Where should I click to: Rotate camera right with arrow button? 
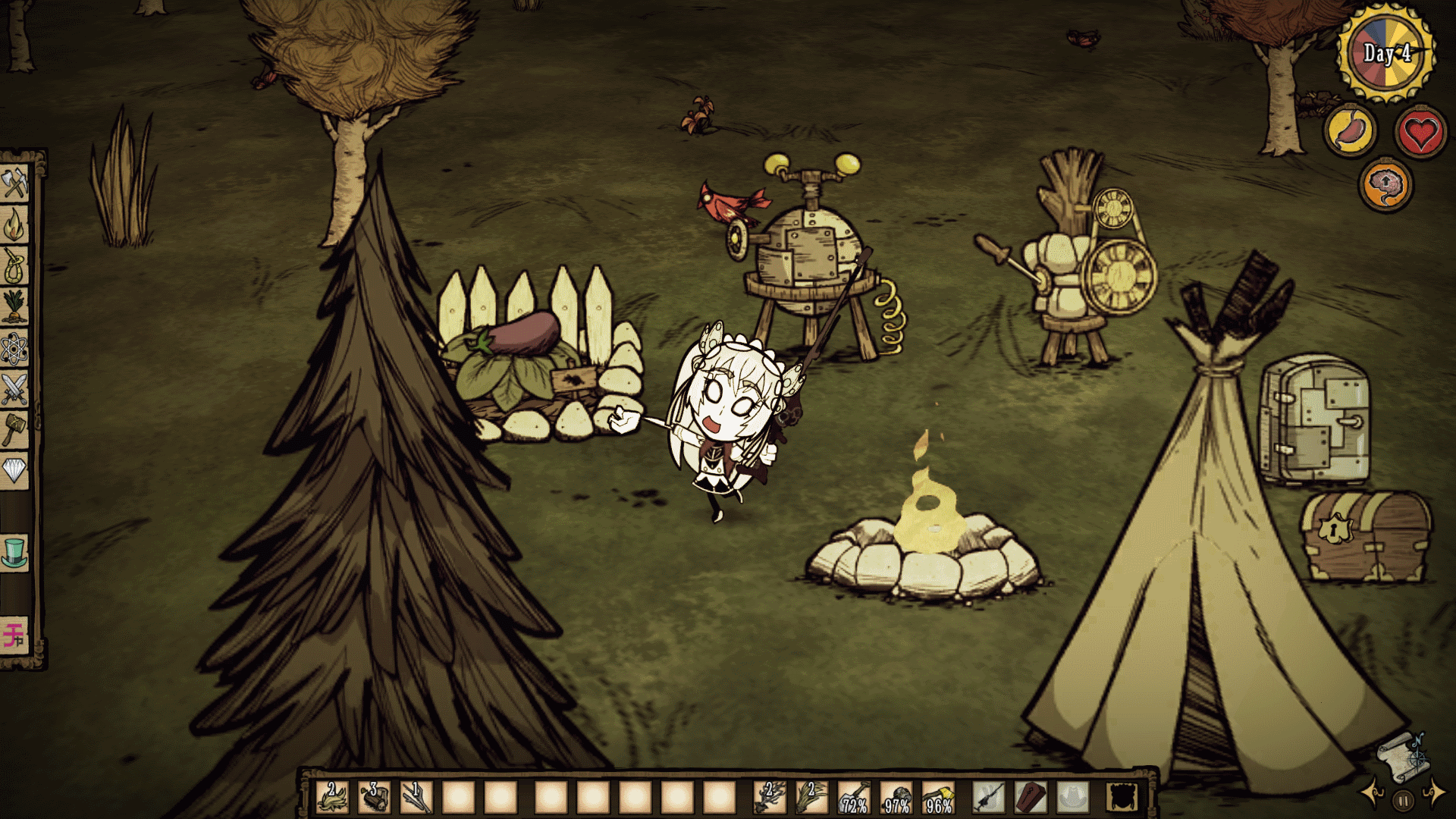click(1434, 793)
